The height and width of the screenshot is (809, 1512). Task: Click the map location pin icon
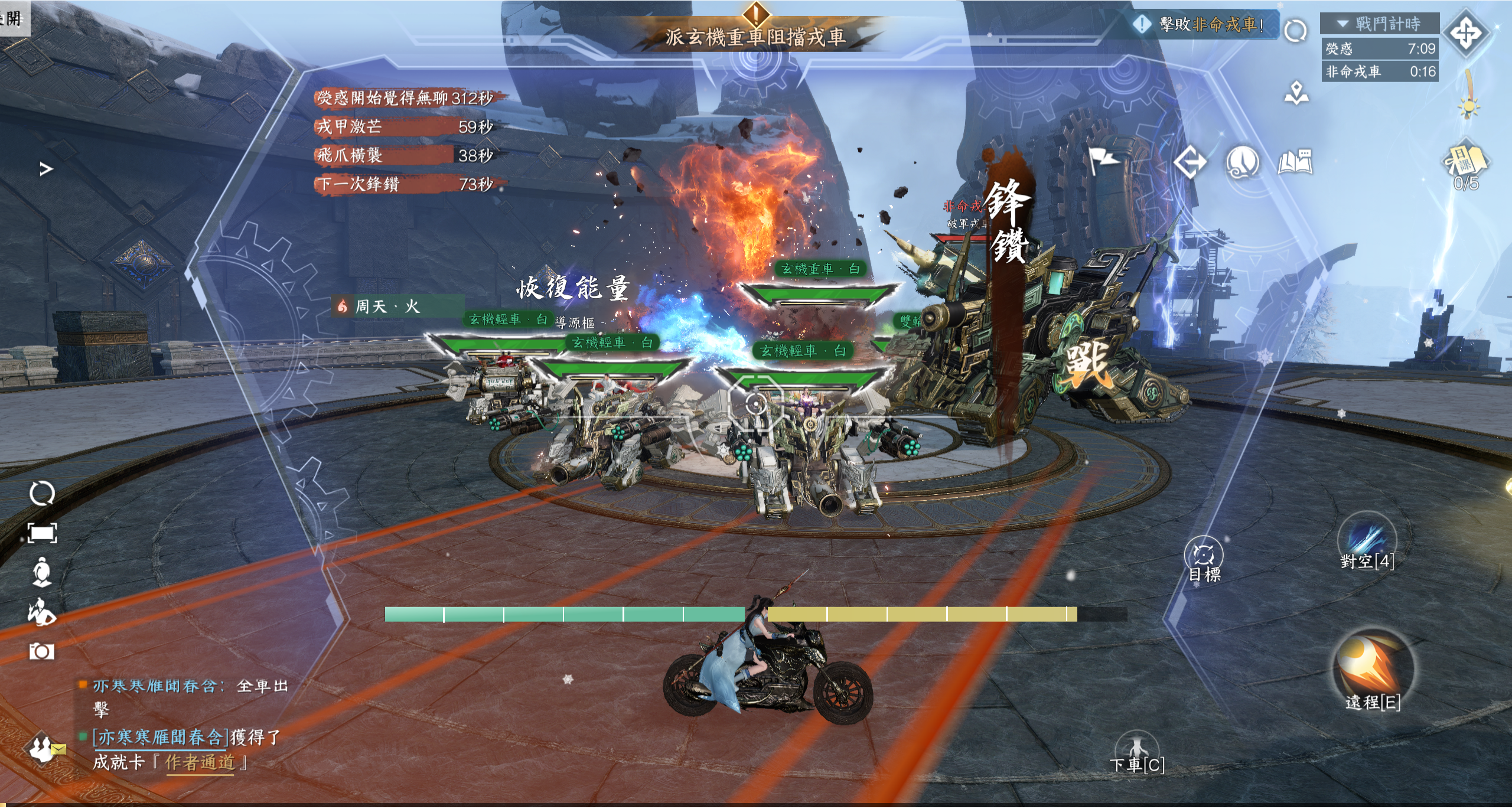[1296, 93]
